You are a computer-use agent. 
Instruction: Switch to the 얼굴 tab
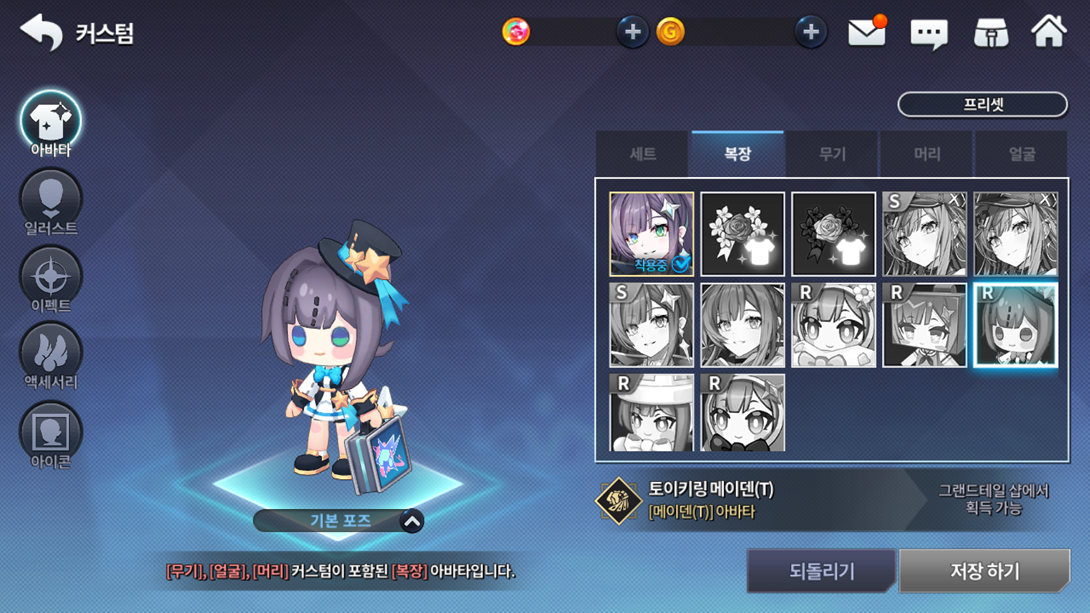[1021, 154]
